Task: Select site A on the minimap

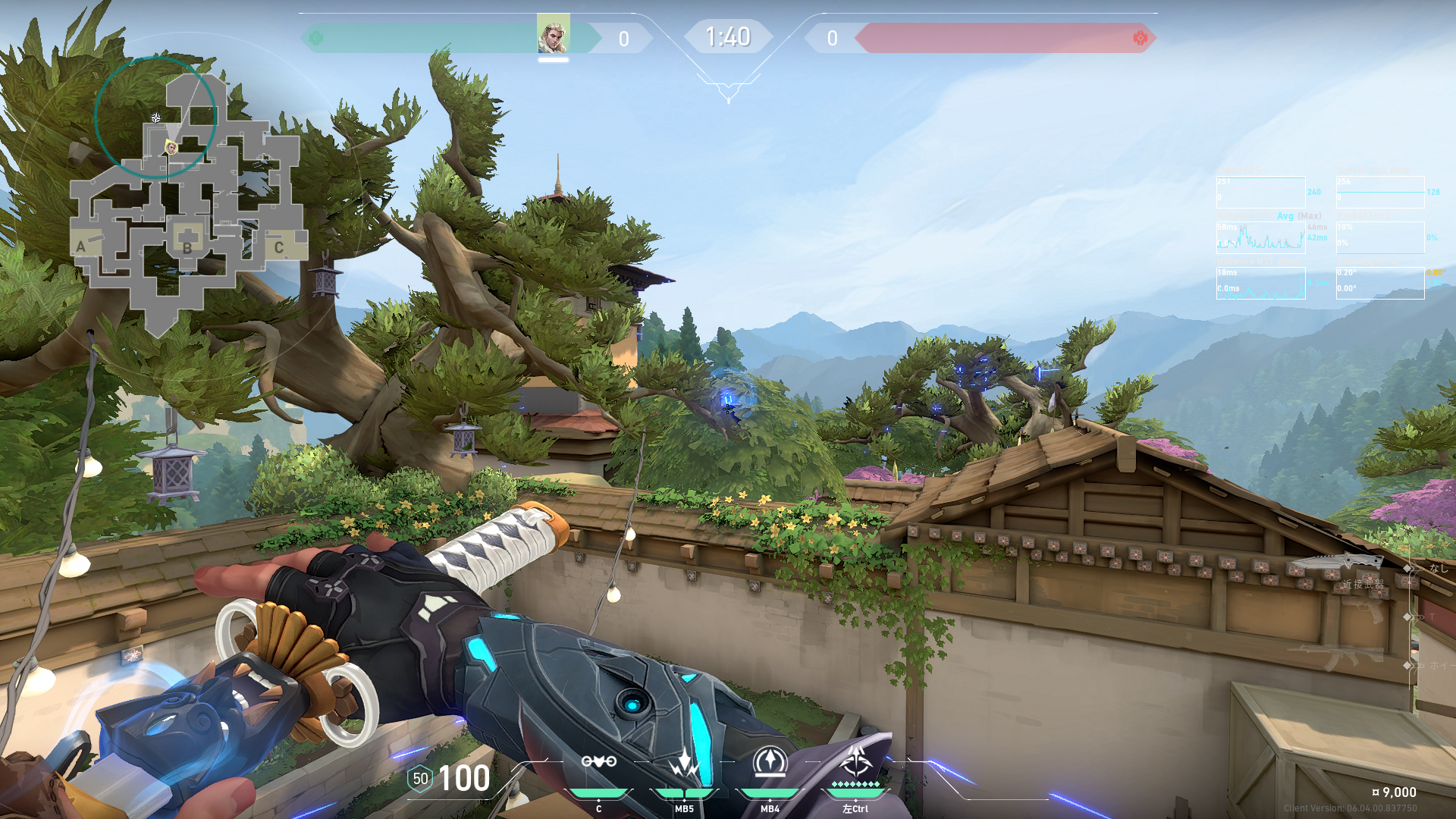Action: click(81, 246)
